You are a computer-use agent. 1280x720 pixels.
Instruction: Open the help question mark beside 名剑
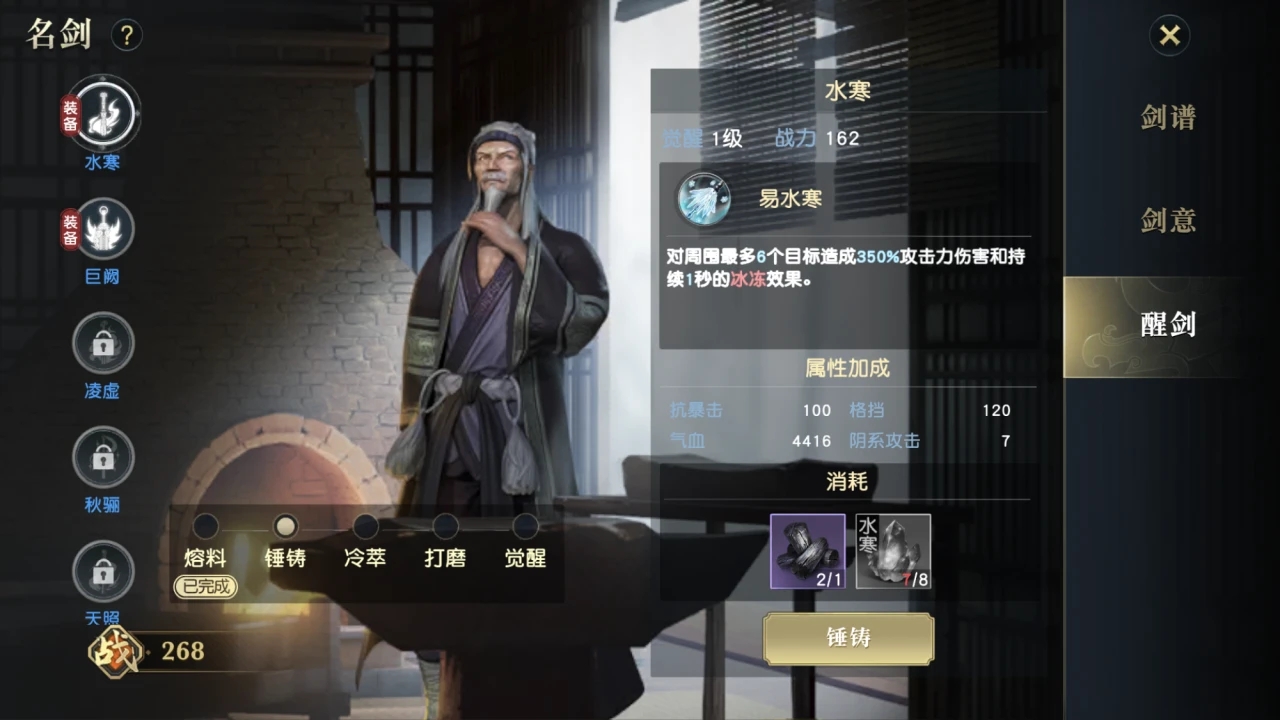tap(126, 35)
